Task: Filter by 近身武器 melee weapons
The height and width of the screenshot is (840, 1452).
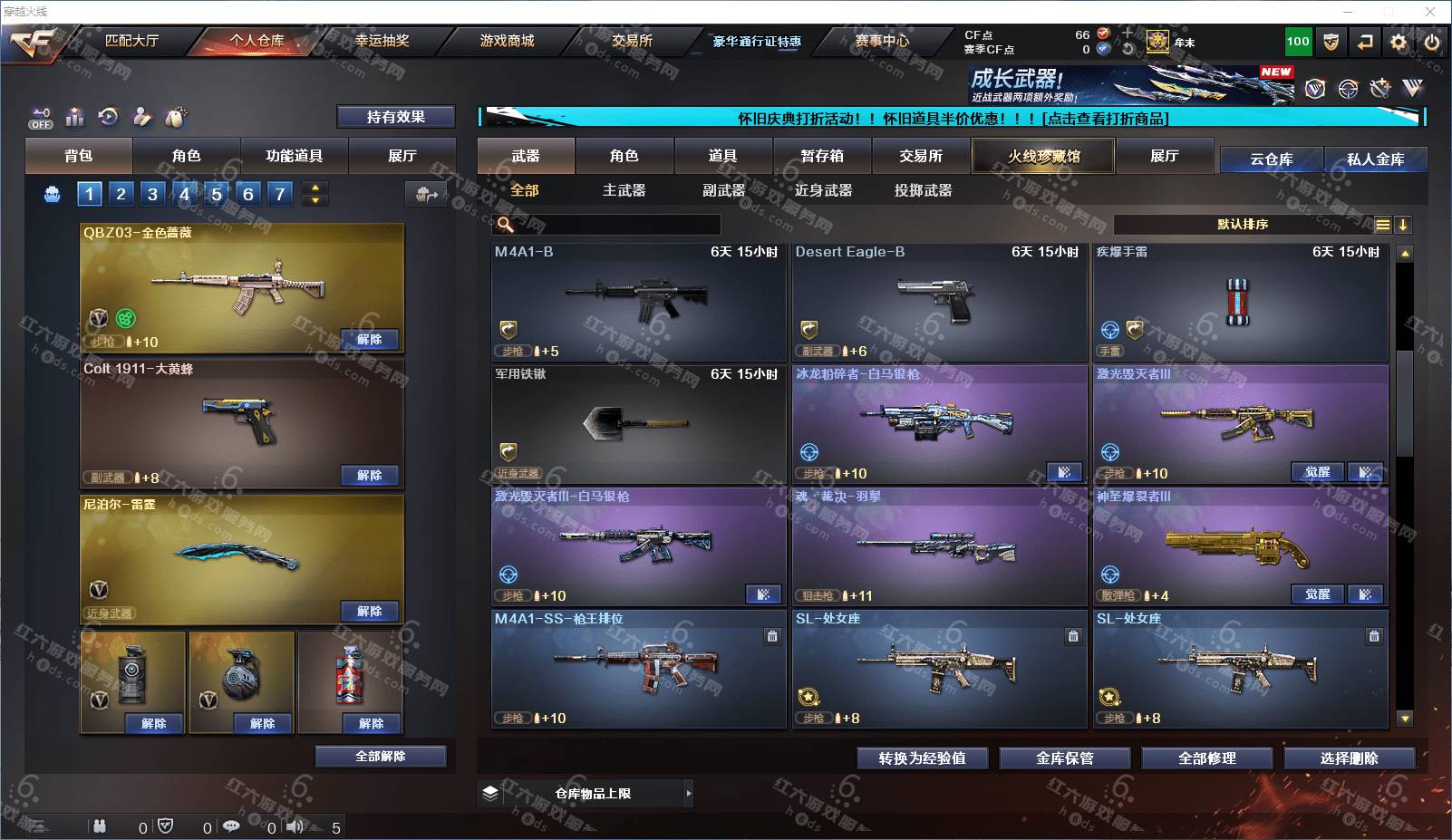Action: pyautogui.click(x=823, y=190)
